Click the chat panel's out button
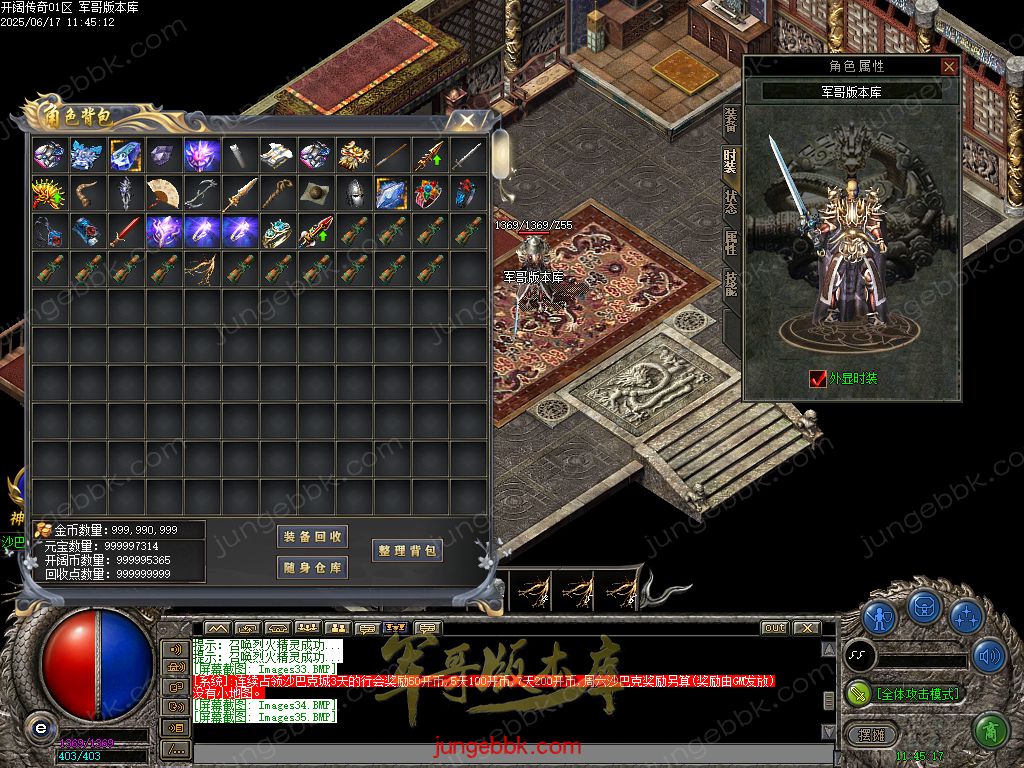 [774, 628]
